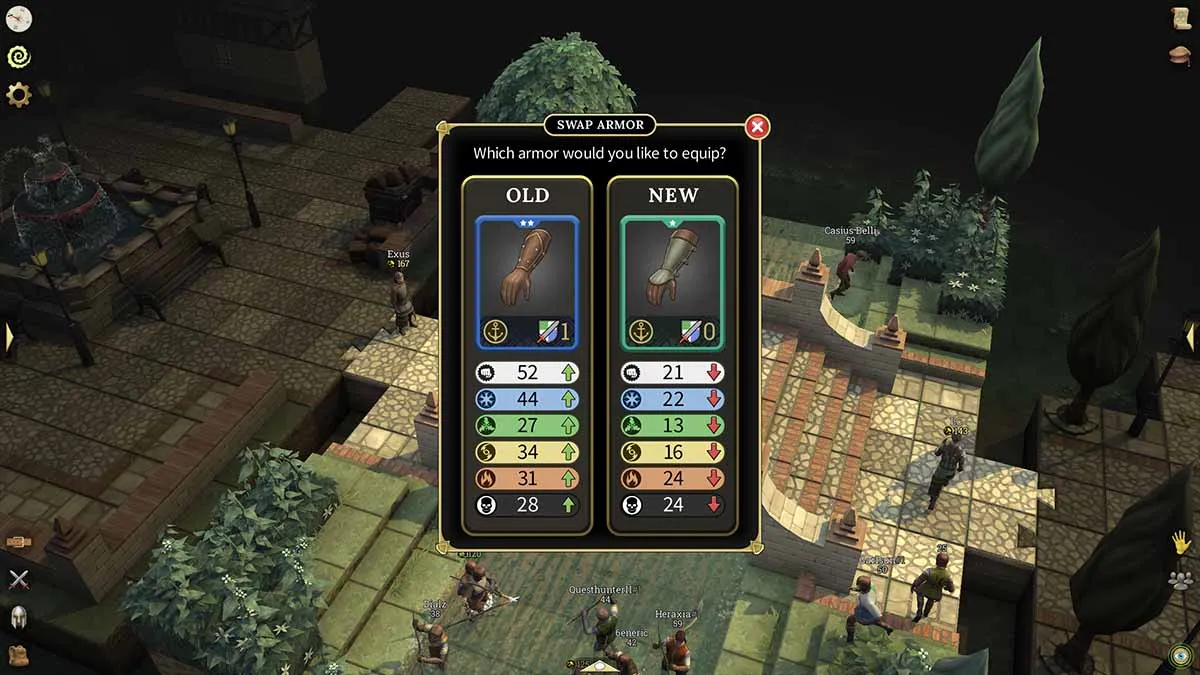The height and width of the screenshot is (675, 1200).
Task: Open the gear settings icon
Action: click(x=19, y=95)
